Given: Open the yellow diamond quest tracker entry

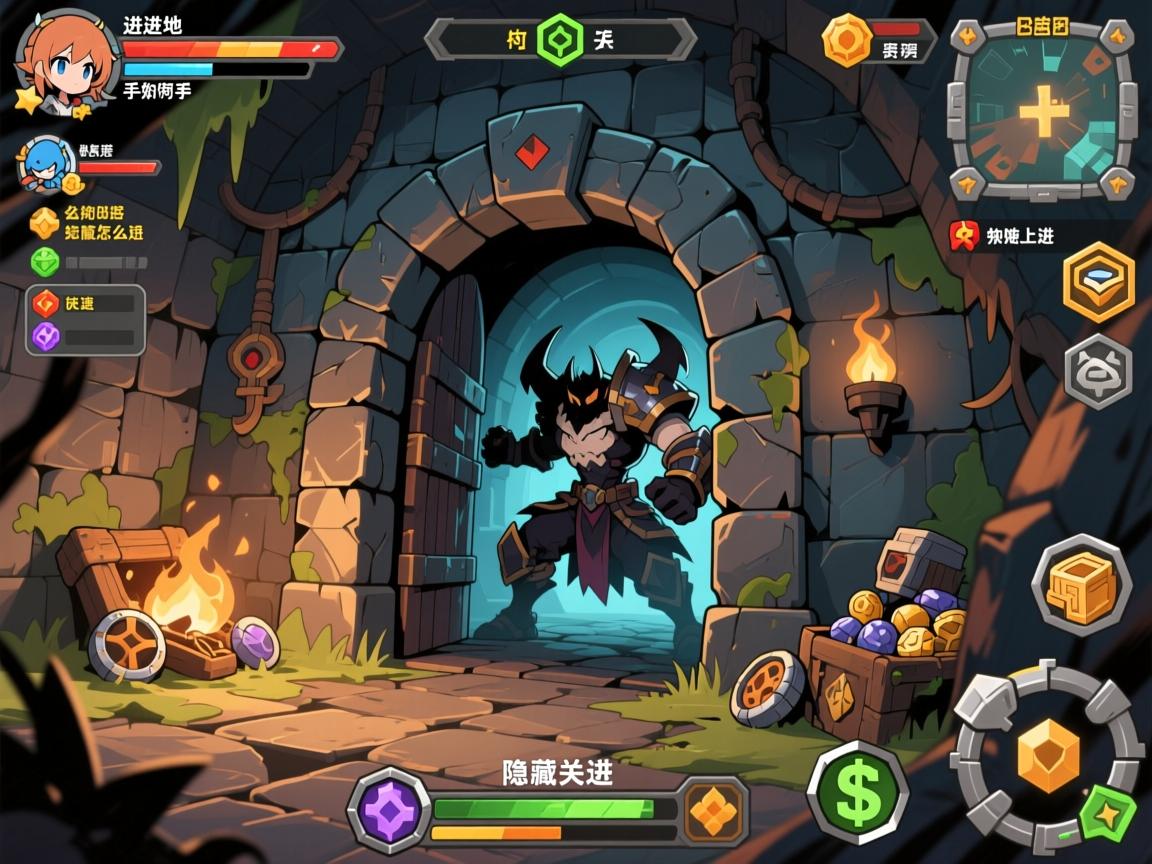Looking at the screenshot, I should pyautogui.click(x=44, y=222).
